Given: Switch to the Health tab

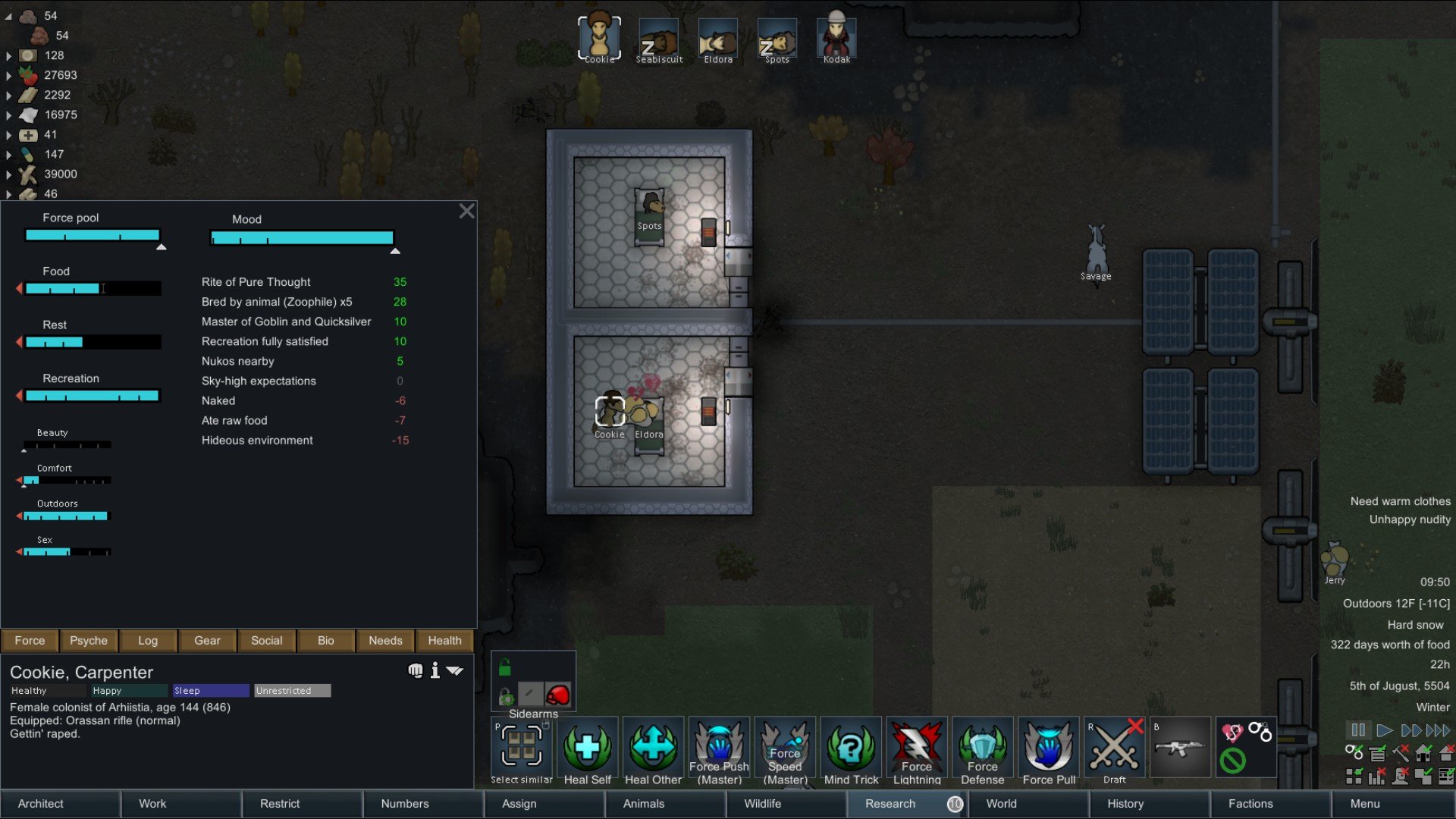Looking at the screenshot, I should [x=444, y=641].
